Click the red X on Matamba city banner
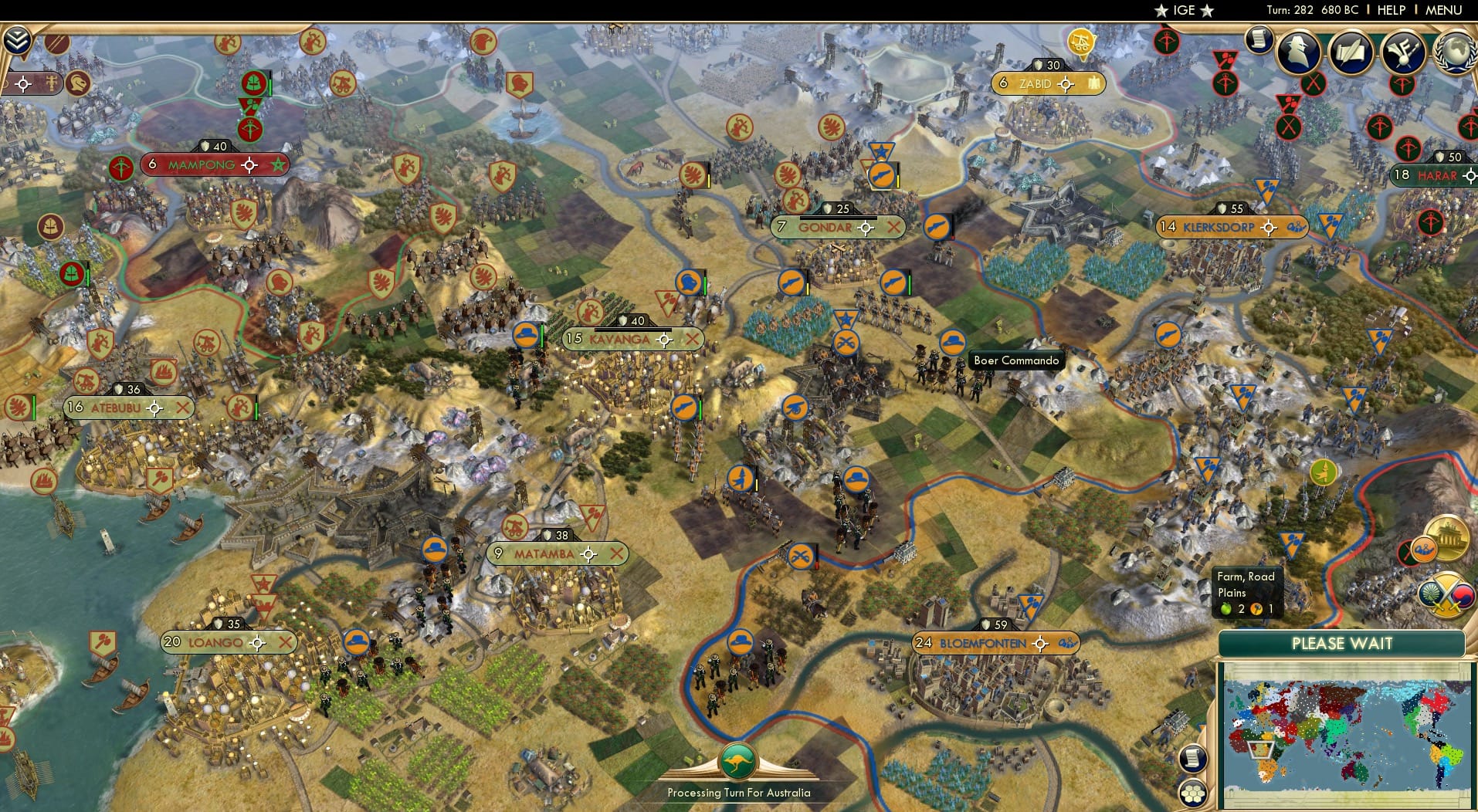Screen dimensions: 1478x812 617,553
